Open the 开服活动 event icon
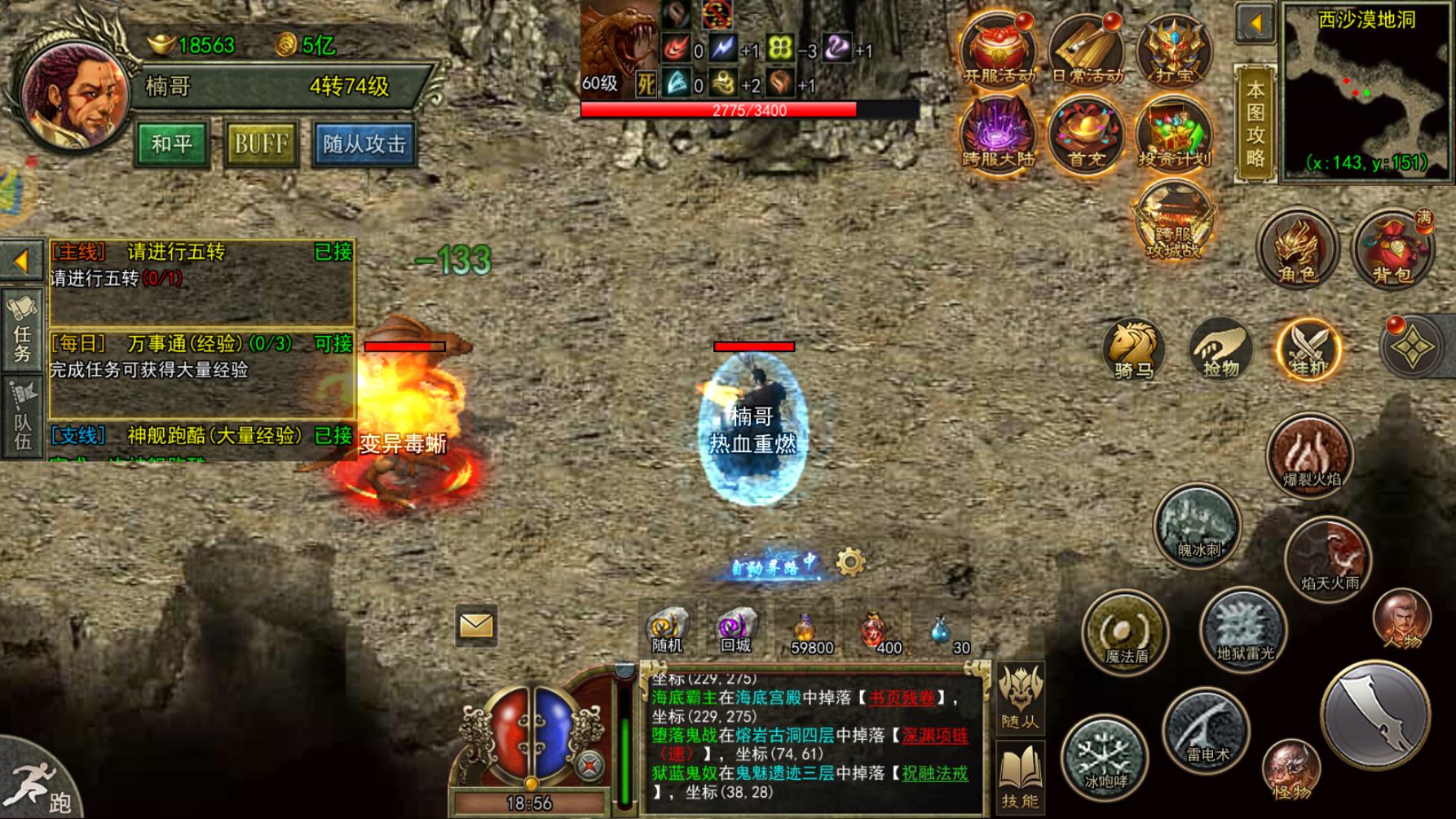 coord(999,51)
